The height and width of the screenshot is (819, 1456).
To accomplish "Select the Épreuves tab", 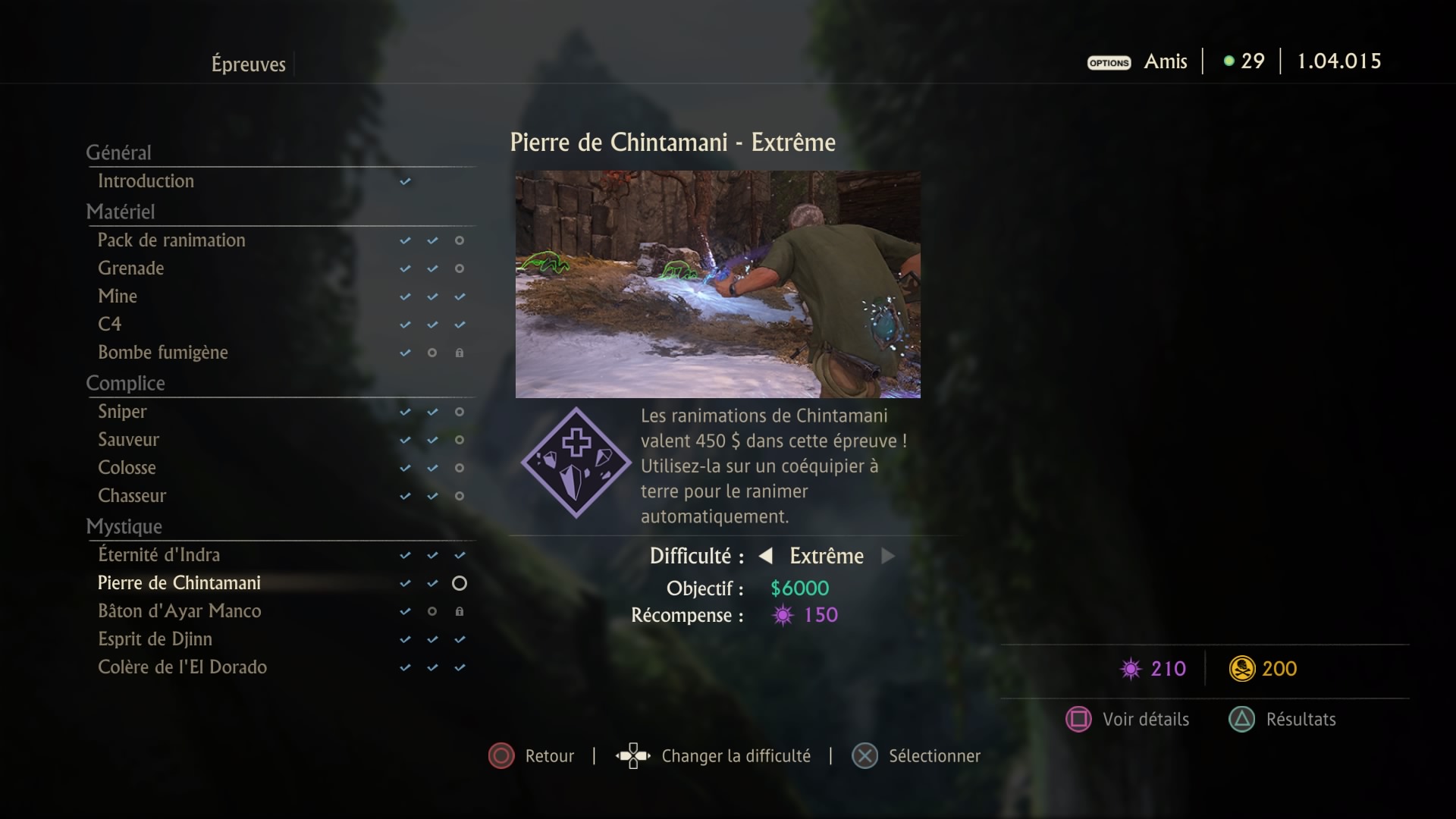I will [x=249, y=64].
